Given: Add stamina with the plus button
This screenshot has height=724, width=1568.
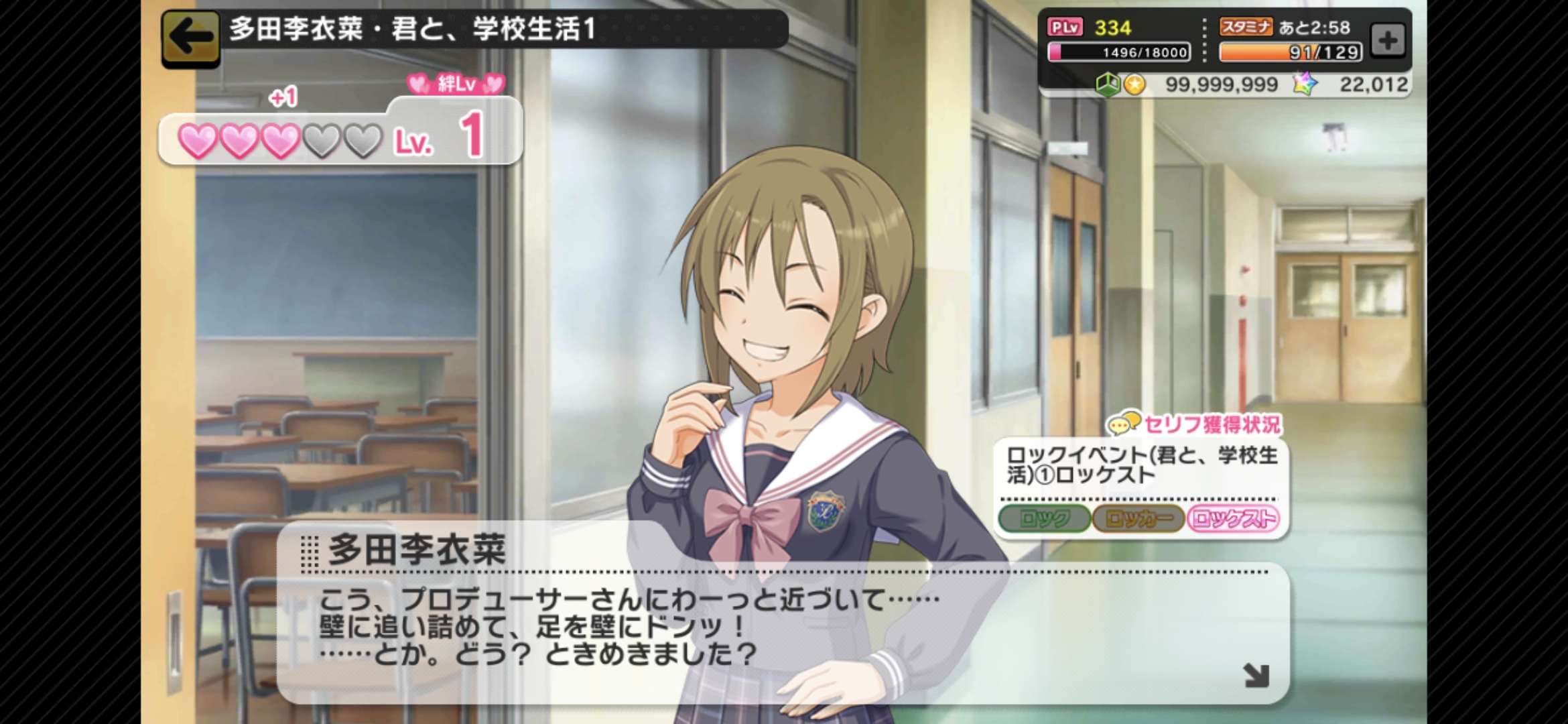Looking at the screenshot, I should (1388, 40).
